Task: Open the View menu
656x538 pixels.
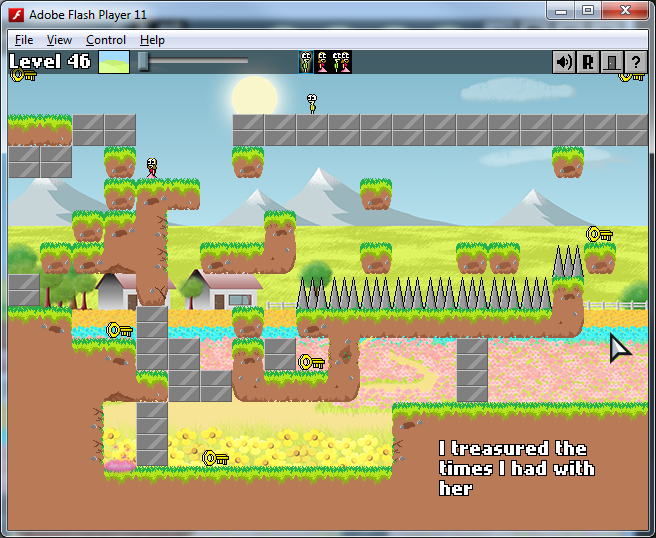Action: point(59,40)
